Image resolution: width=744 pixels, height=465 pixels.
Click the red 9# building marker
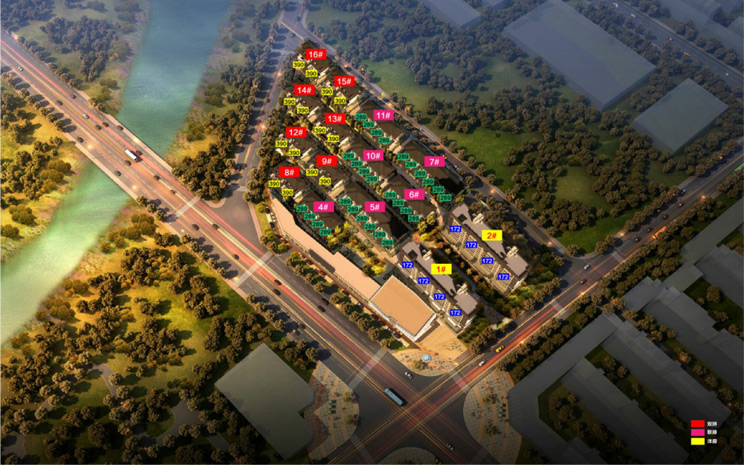(326, 160)
